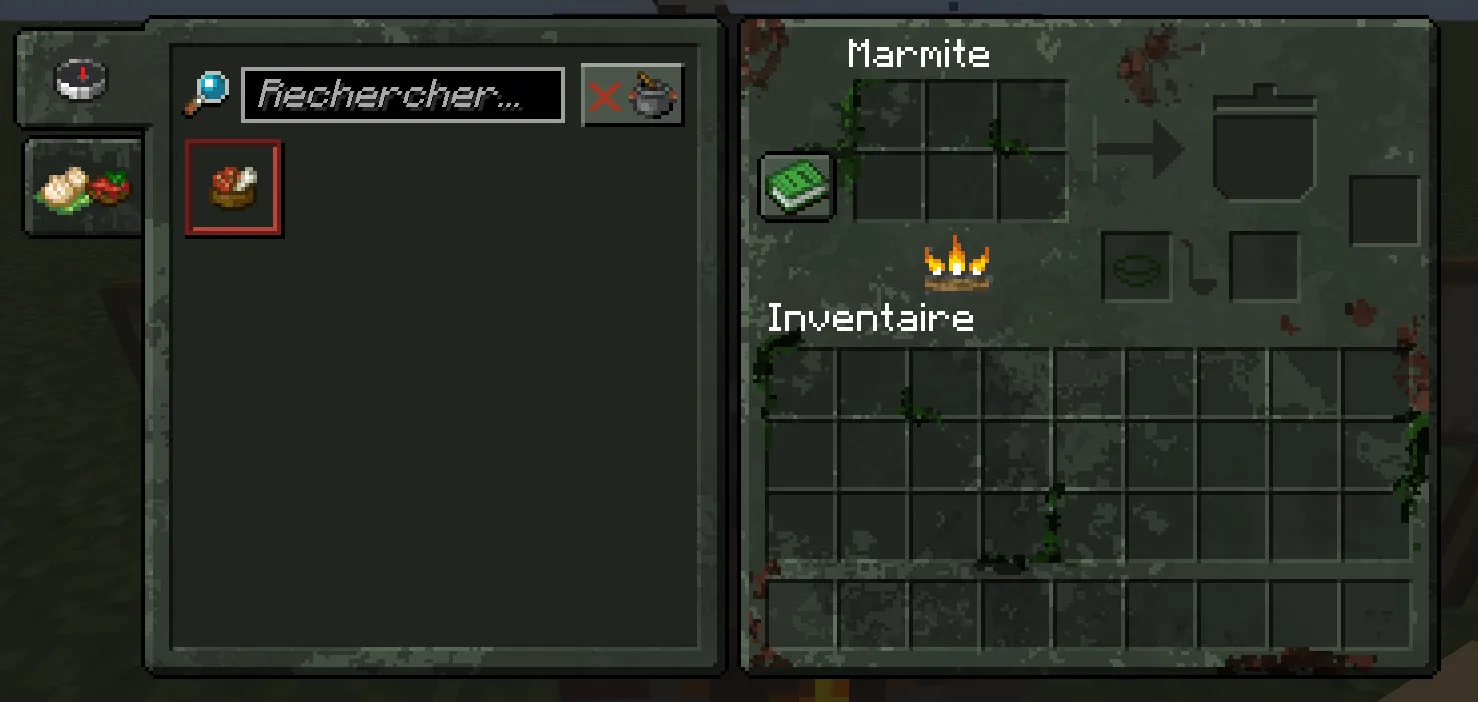Close the recipe book with the green book button

[796, 186]
